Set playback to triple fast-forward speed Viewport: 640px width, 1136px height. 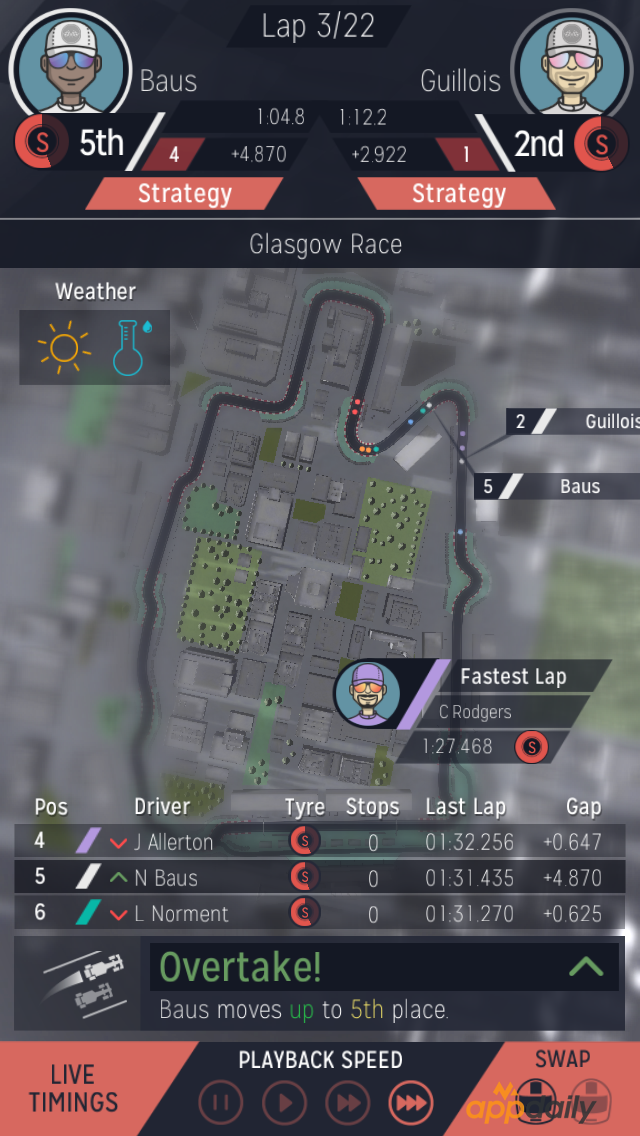[x=410, y=1104]
